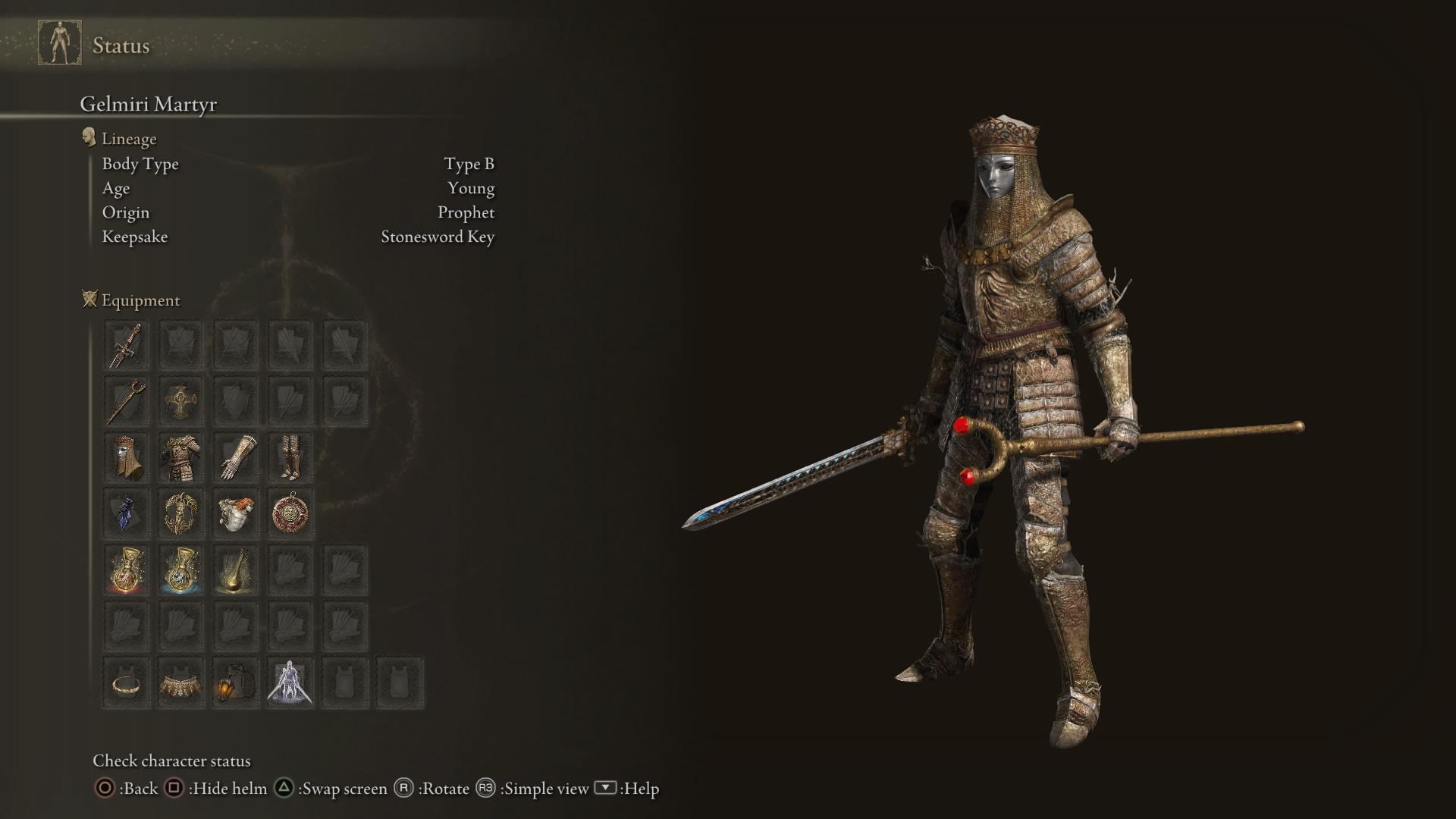Select the Flask of Wondrous Physick
The height and width of the screenshot is (819, 1456).
tap(235, 570)
